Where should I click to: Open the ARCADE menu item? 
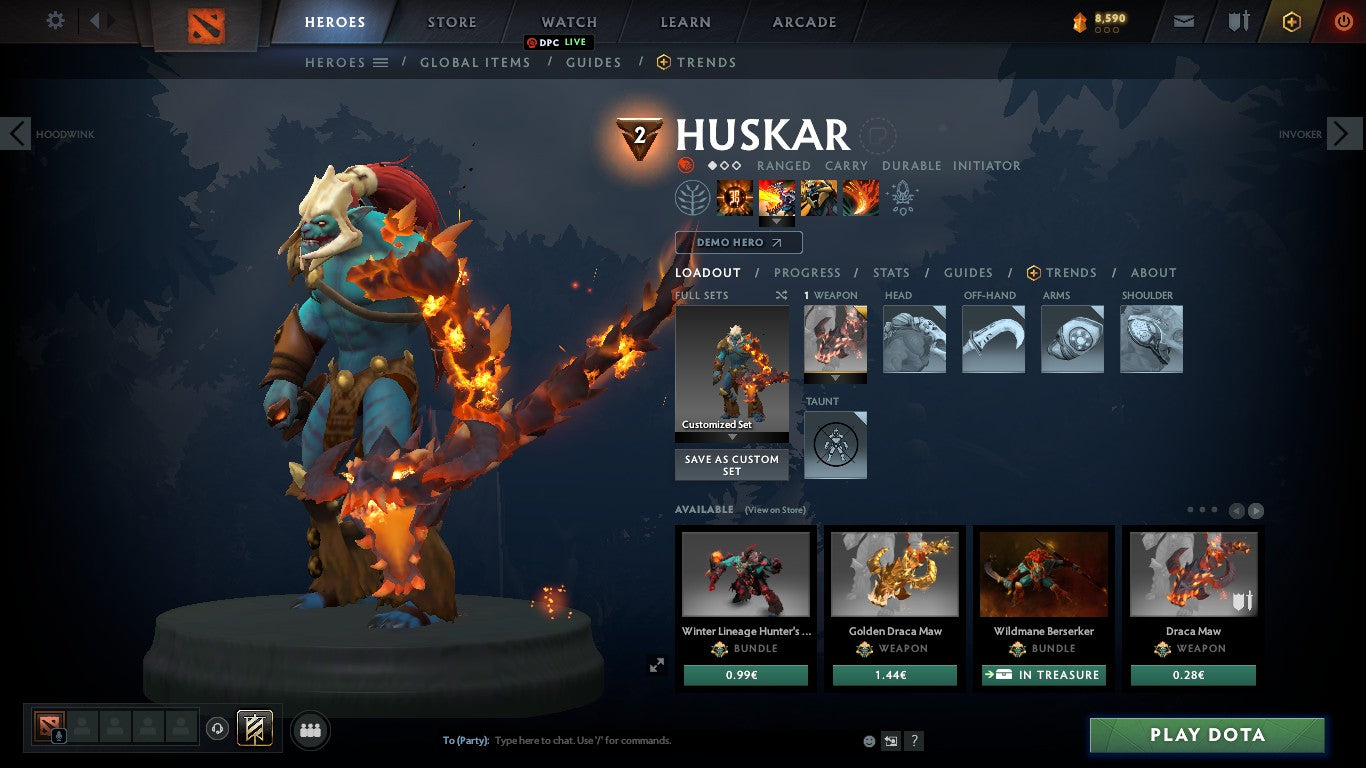click(x=803, y=21)
